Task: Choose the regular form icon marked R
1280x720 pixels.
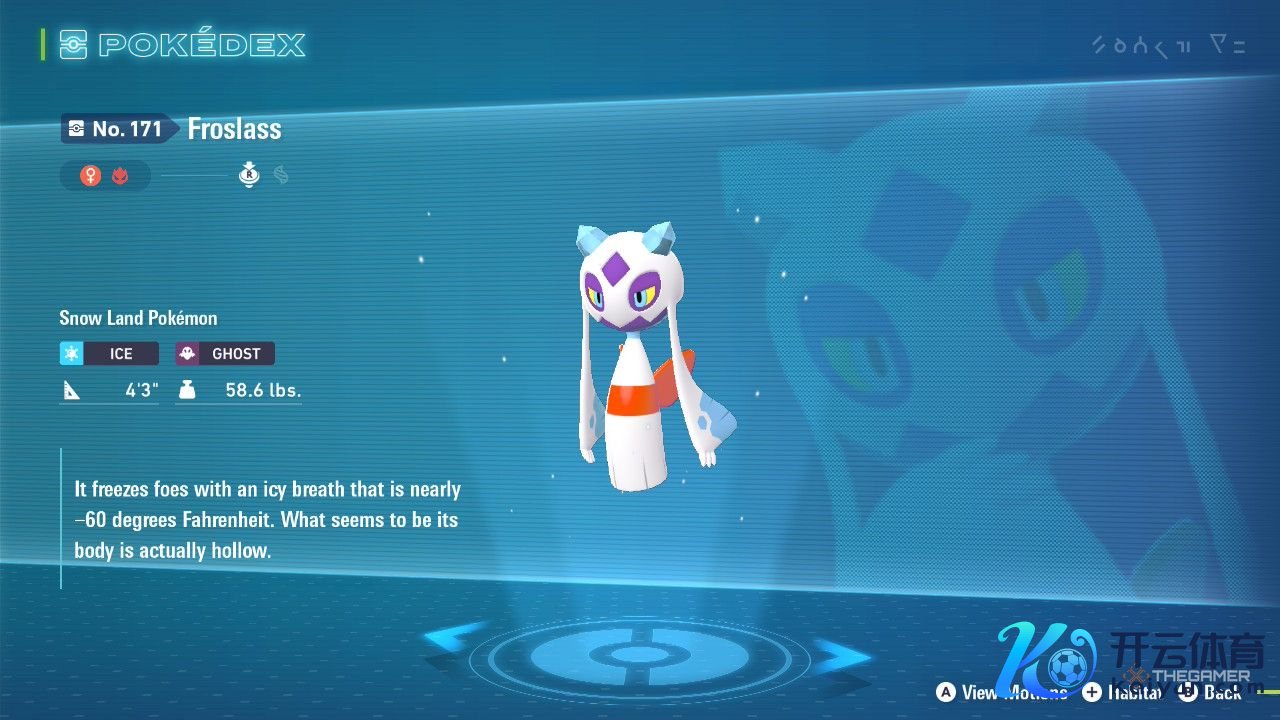Action: click(x=249, y=175)
